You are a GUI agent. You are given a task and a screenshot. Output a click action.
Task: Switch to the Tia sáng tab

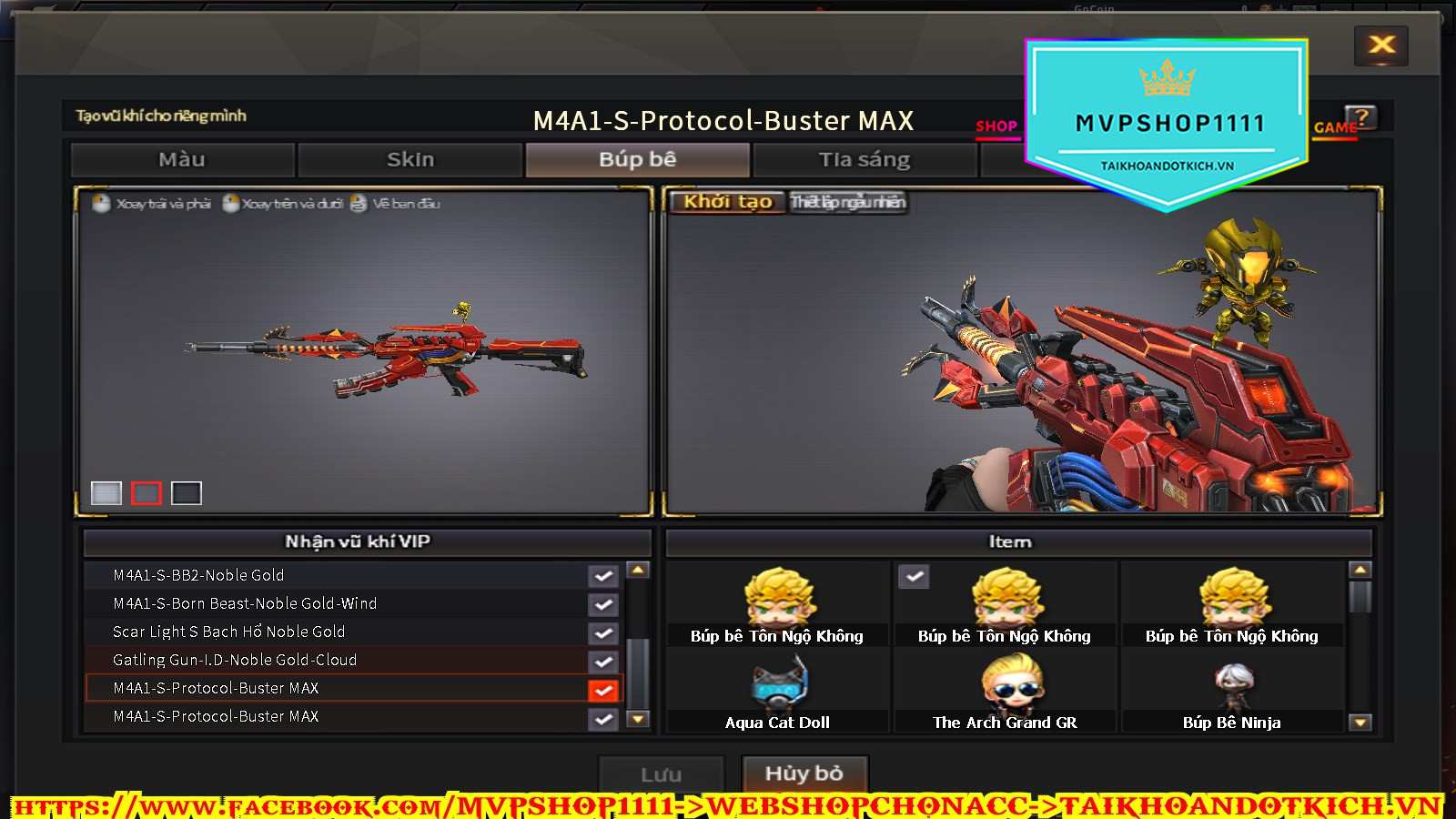864,160
